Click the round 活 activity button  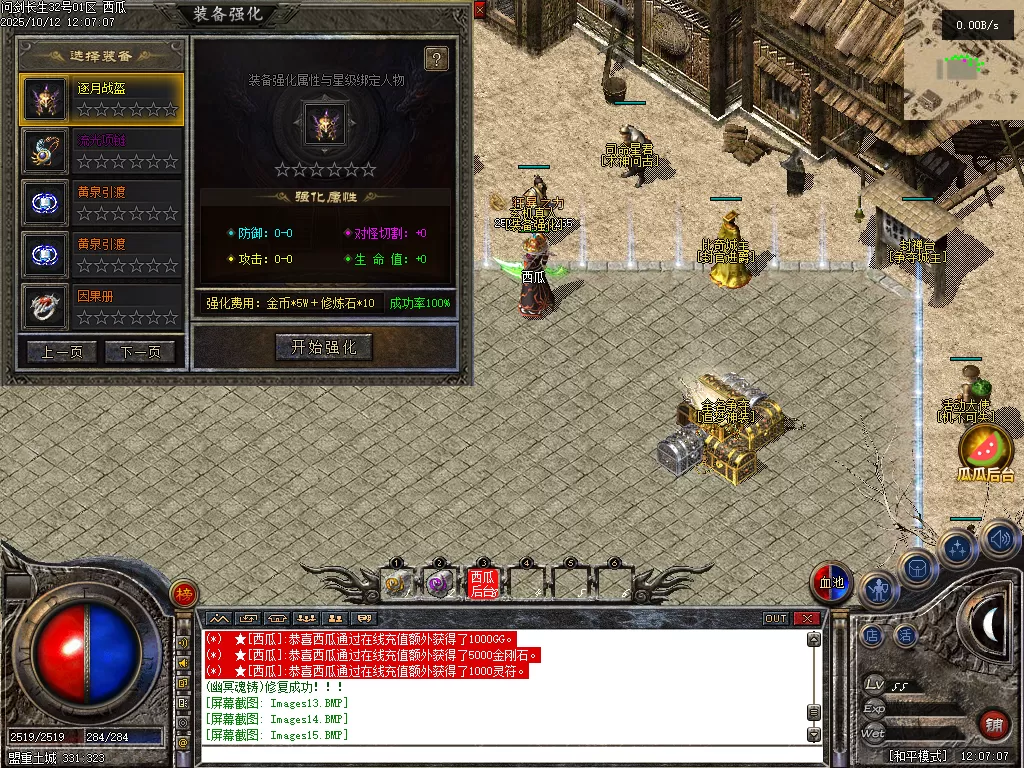pos(906,634)
